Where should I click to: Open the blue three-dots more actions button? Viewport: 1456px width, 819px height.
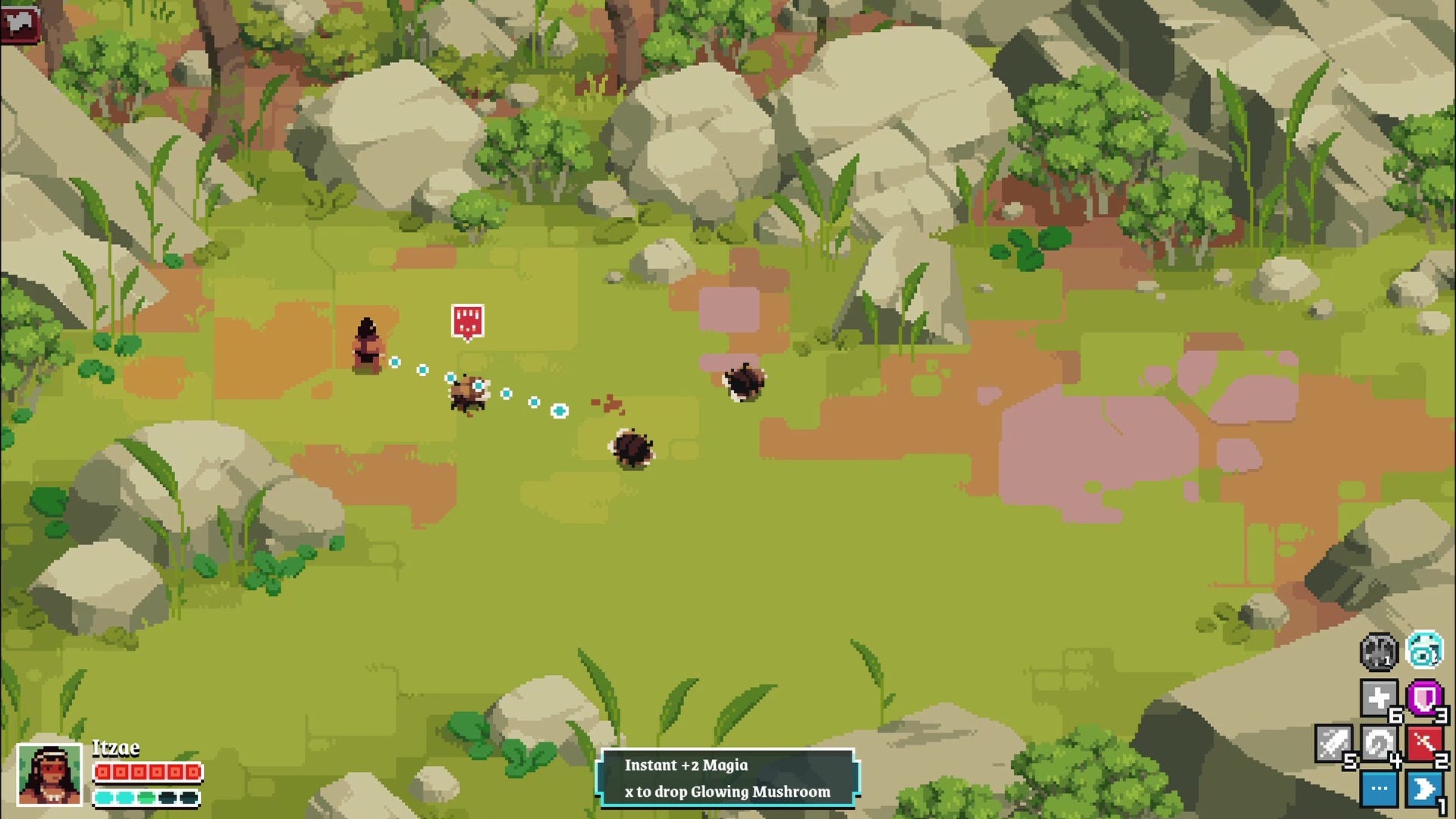(x=1378, y=789)
